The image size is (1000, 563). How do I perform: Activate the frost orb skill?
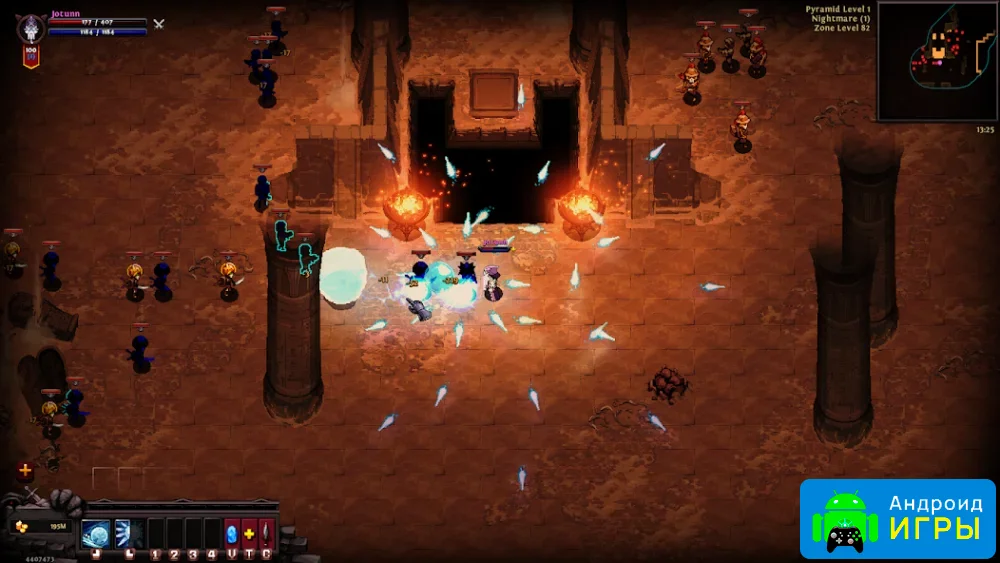point(96,534)
